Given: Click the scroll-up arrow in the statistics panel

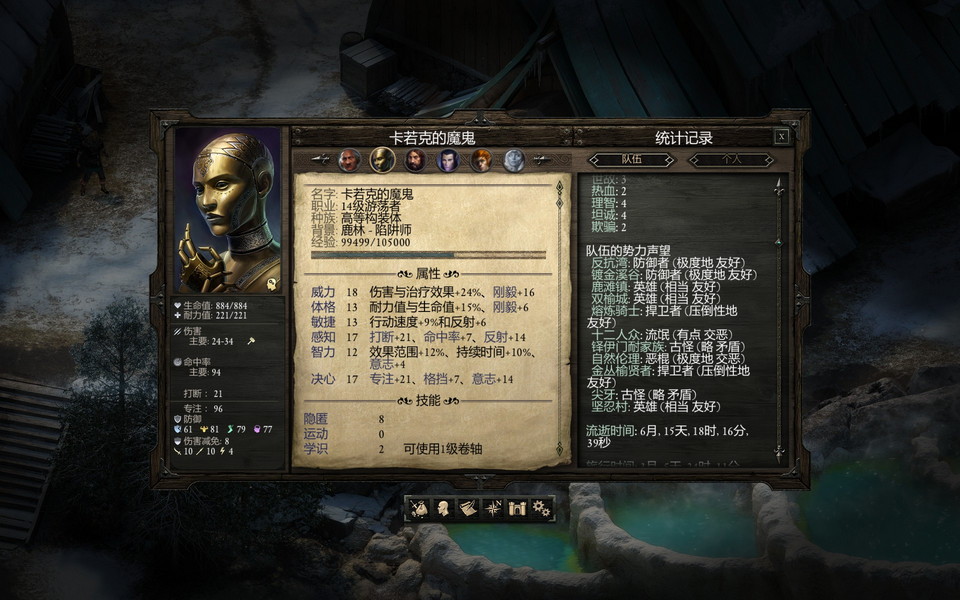Looking at the screenshot, I should pos(779,186).
